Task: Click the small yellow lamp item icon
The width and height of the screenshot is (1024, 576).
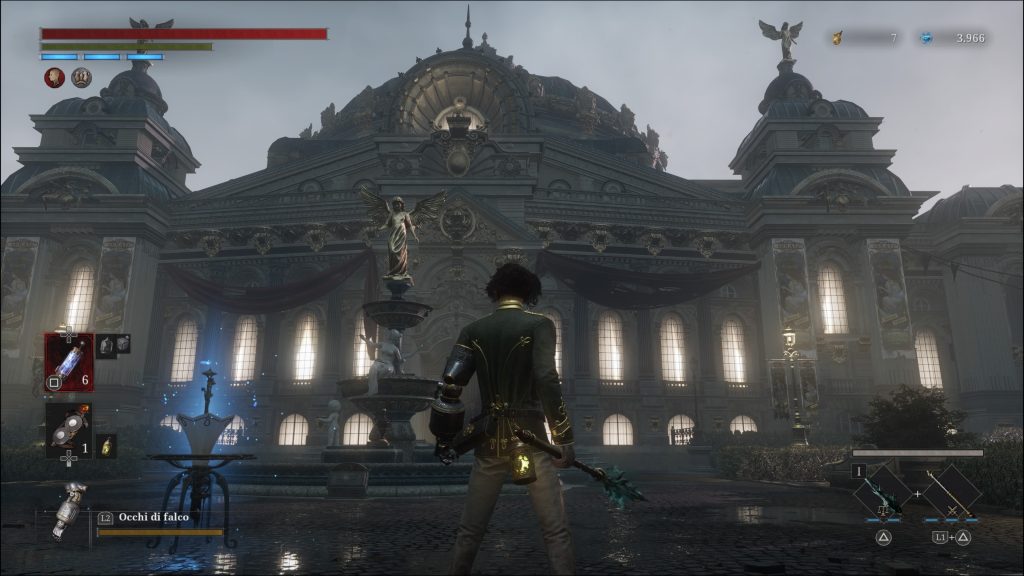Action: (106, 445)
